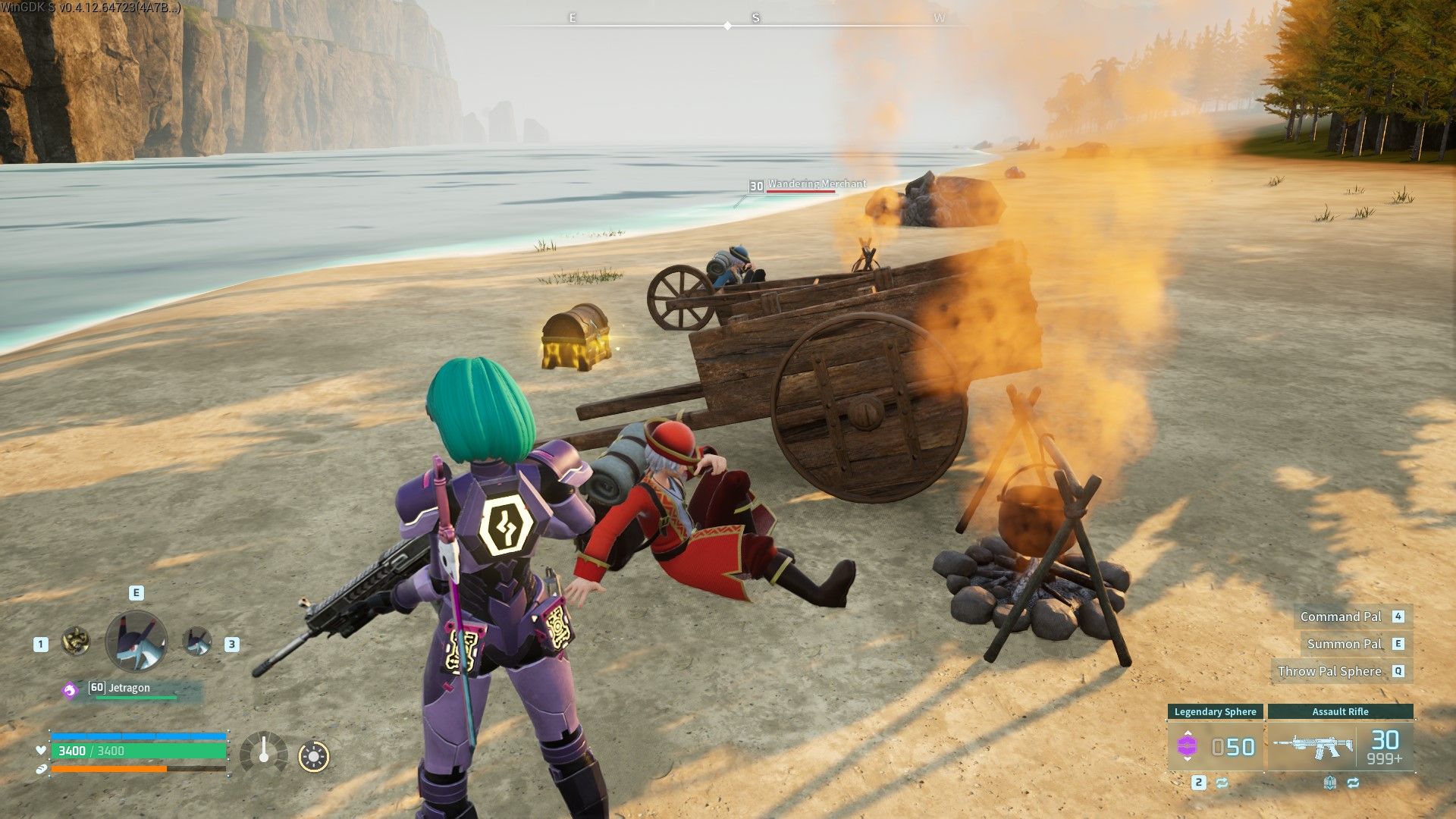The width and height of the screenshot is (1456, 819).
Task: Click the Summon Pal action label
Action: [x=1344, y=644]
